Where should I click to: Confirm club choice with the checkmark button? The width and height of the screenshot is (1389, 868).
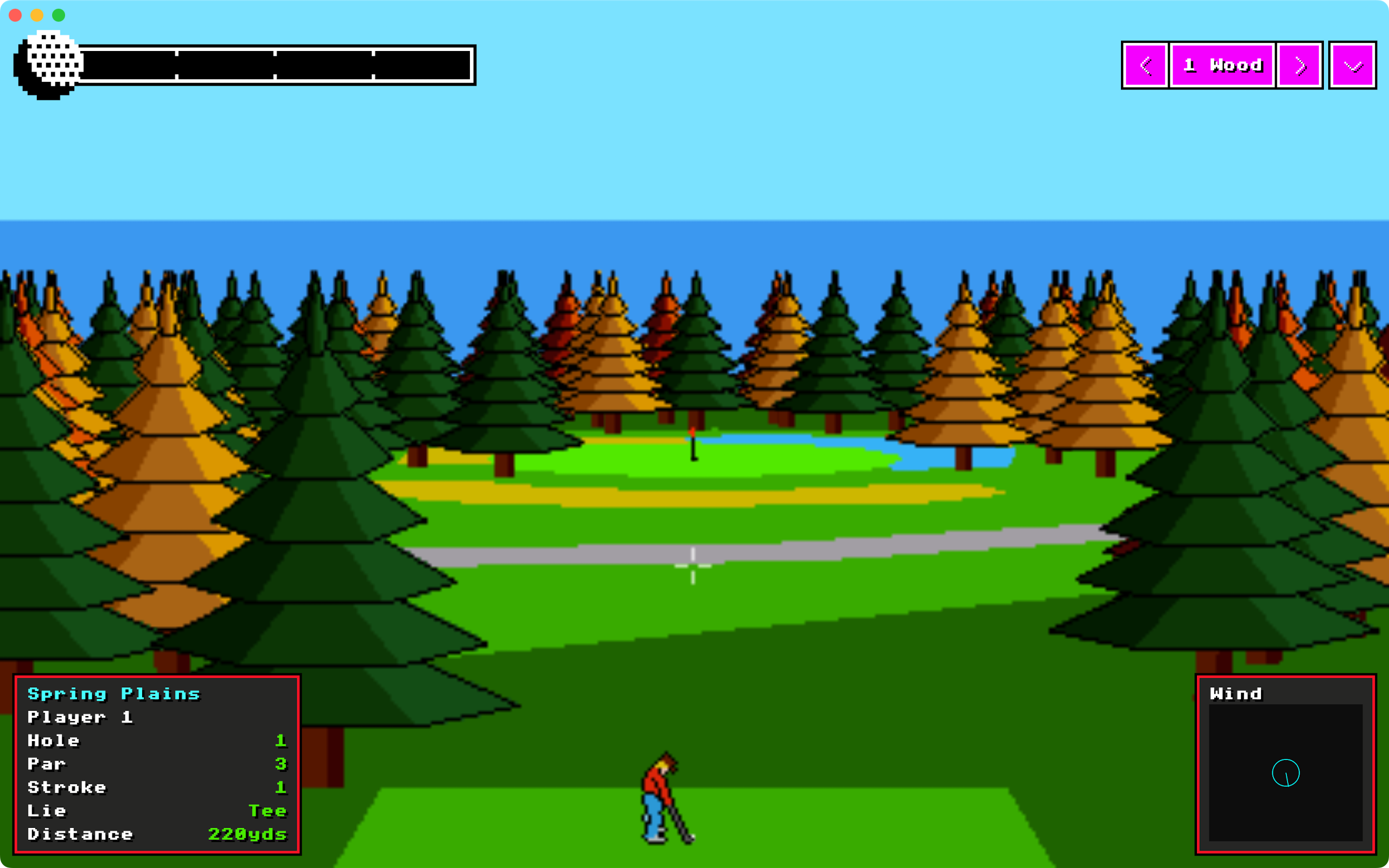click(x=1352, y=66)
